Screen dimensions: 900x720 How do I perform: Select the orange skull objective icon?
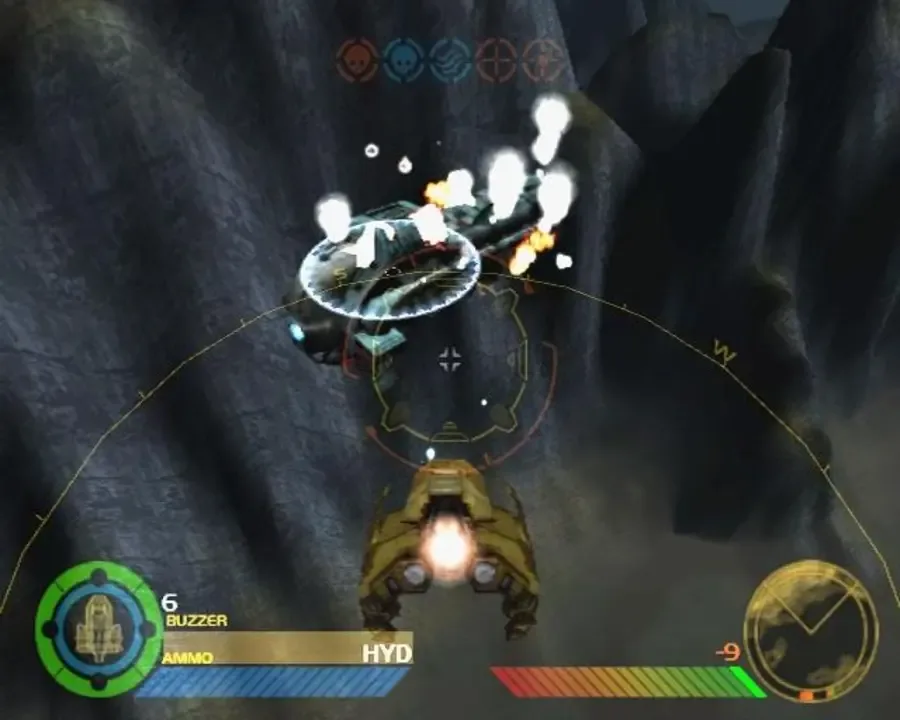click(357, 59)
